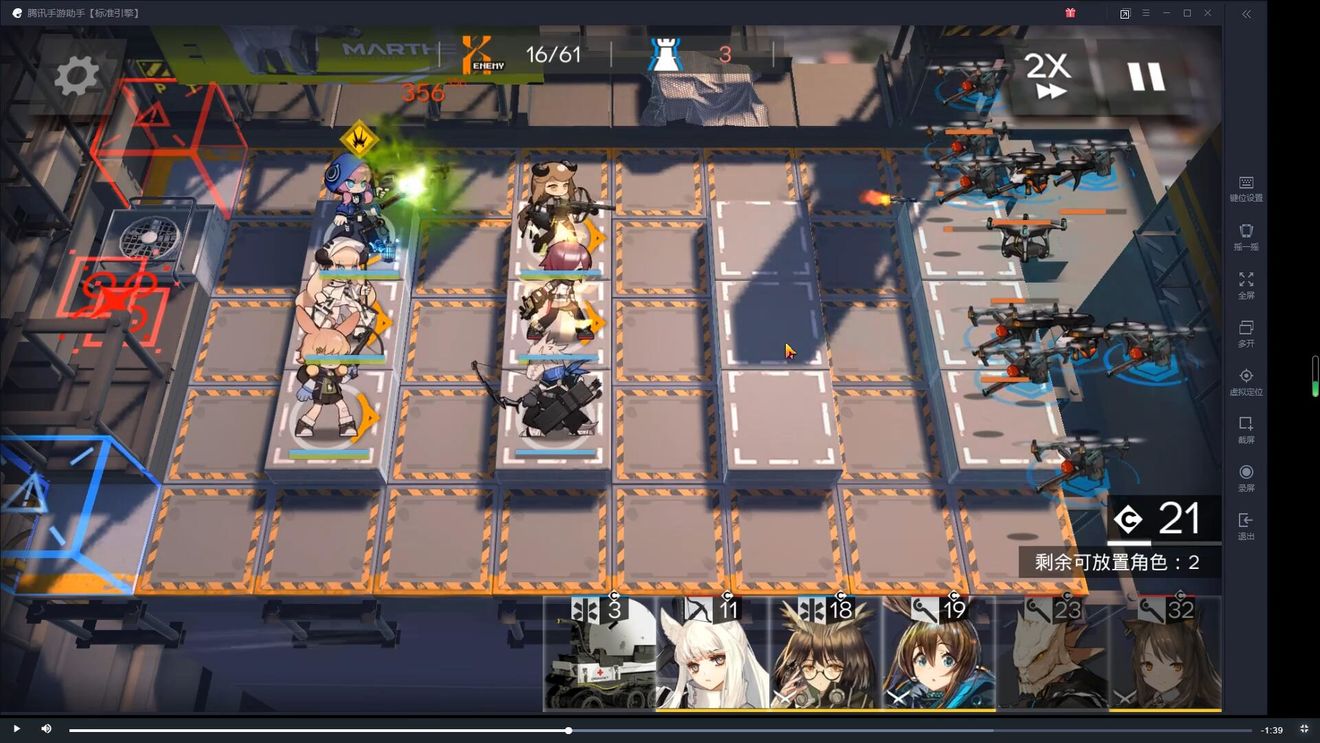Switch the emulator to fullscreen (全屏)
The image size is (1320, 743).
click(1246, 285)
